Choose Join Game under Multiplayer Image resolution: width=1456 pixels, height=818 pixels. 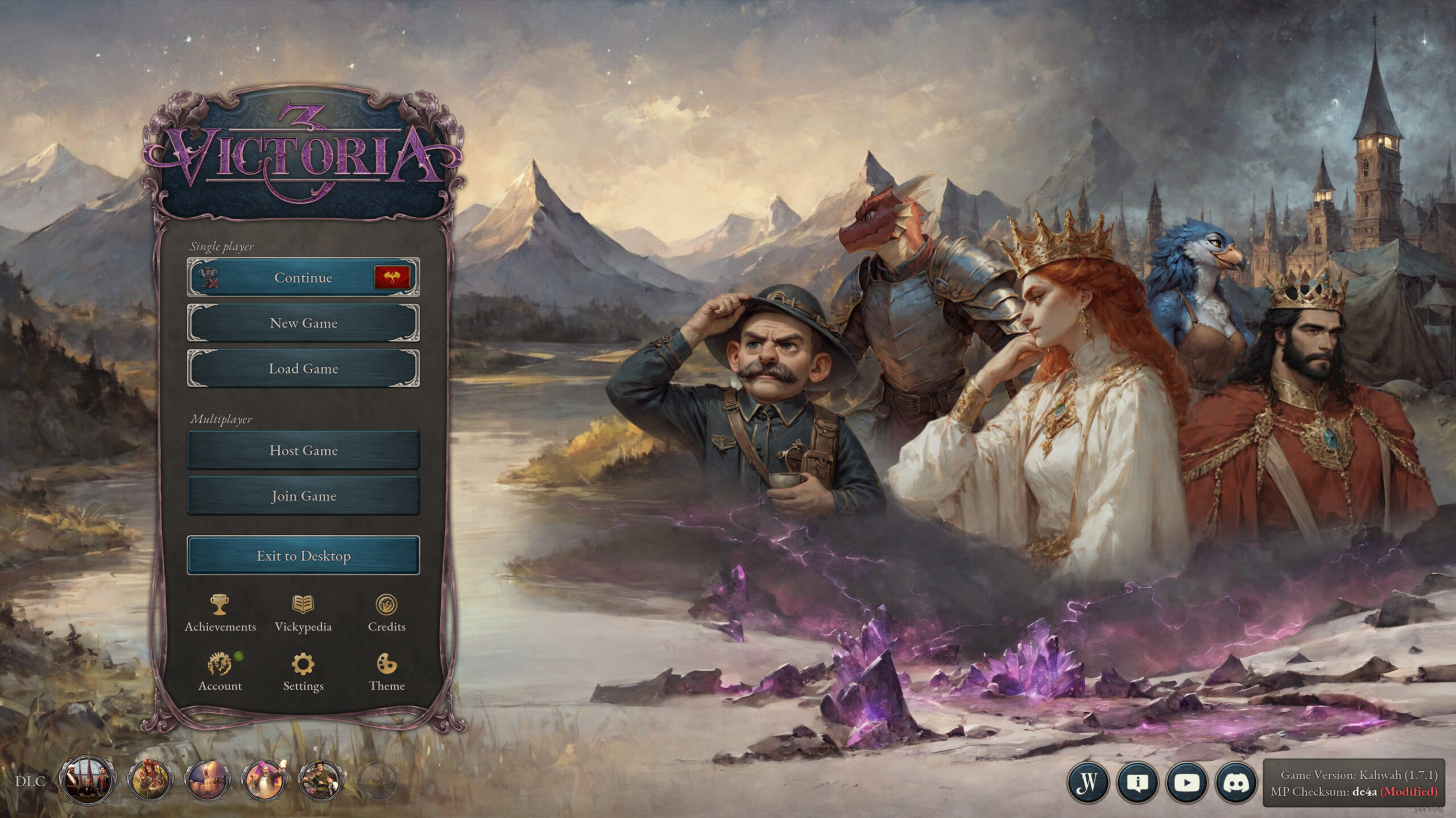click(303, 496)
